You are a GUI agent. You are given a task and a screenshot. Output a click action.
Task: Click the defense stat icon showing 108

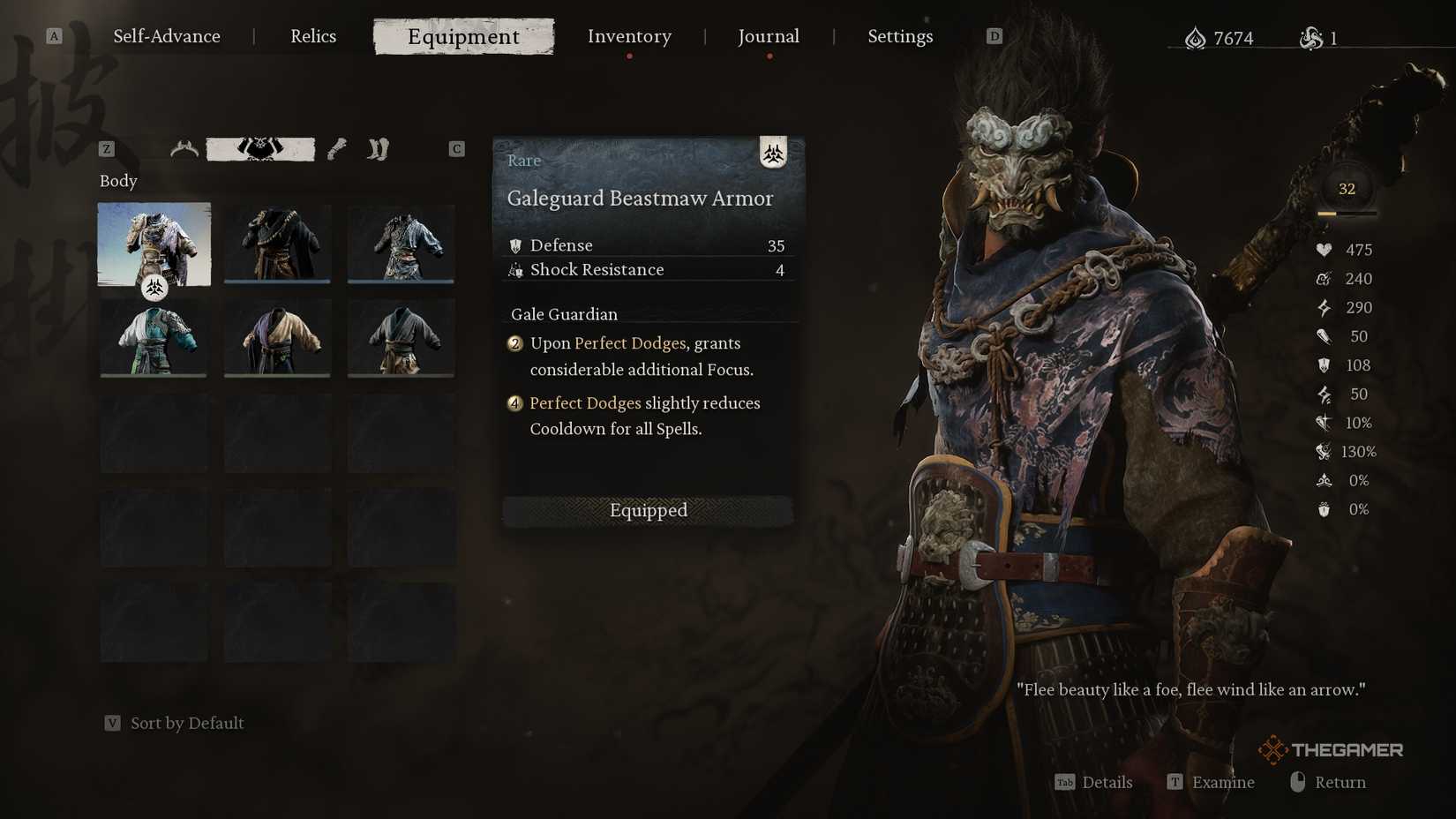1323,364
